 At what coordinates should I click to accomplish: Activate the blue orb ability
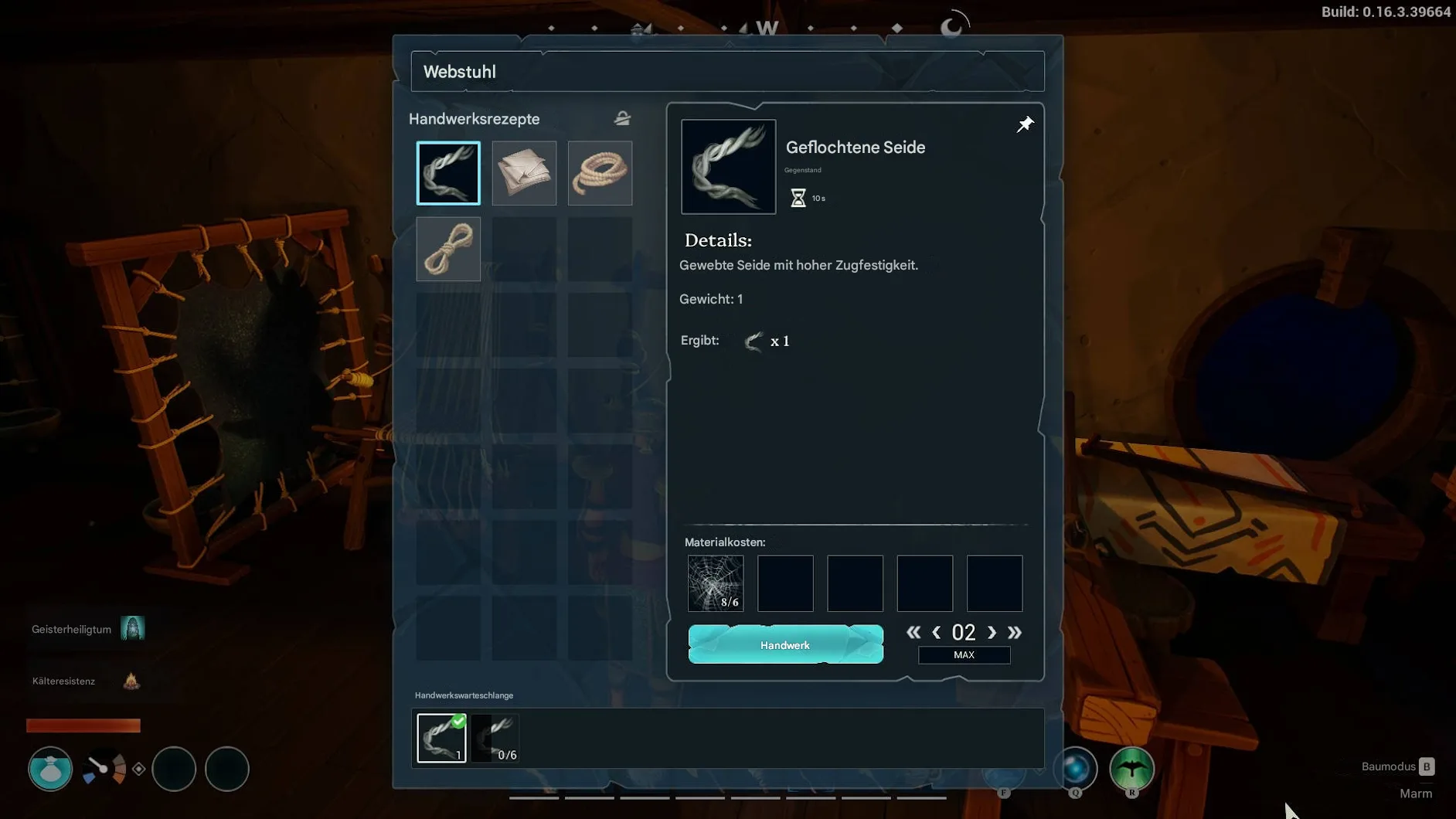pos(1075,769)
